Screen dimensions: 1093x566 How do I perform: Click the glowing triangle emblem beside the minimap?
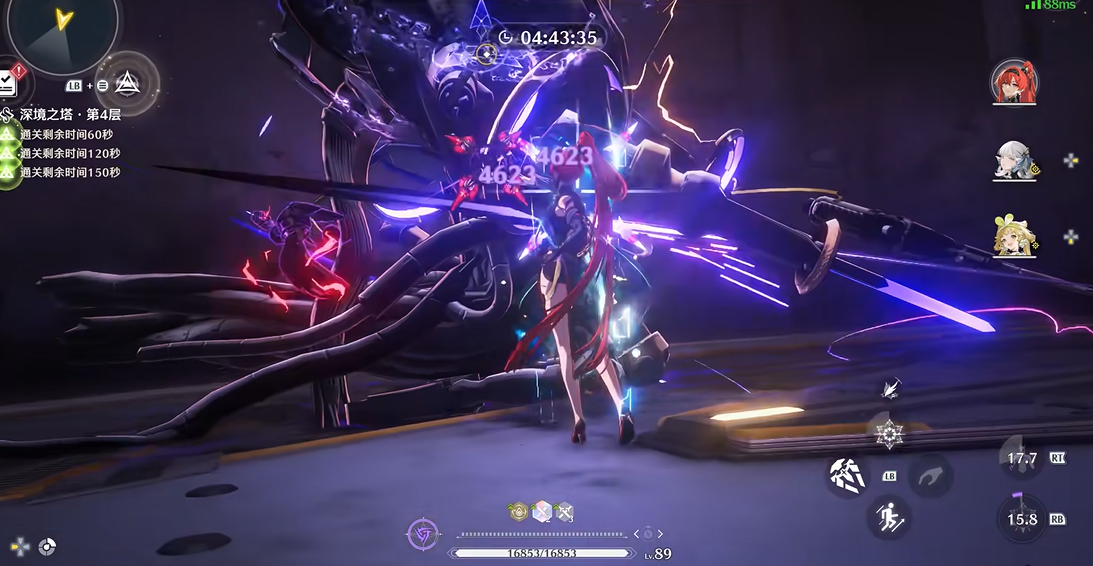129,84
